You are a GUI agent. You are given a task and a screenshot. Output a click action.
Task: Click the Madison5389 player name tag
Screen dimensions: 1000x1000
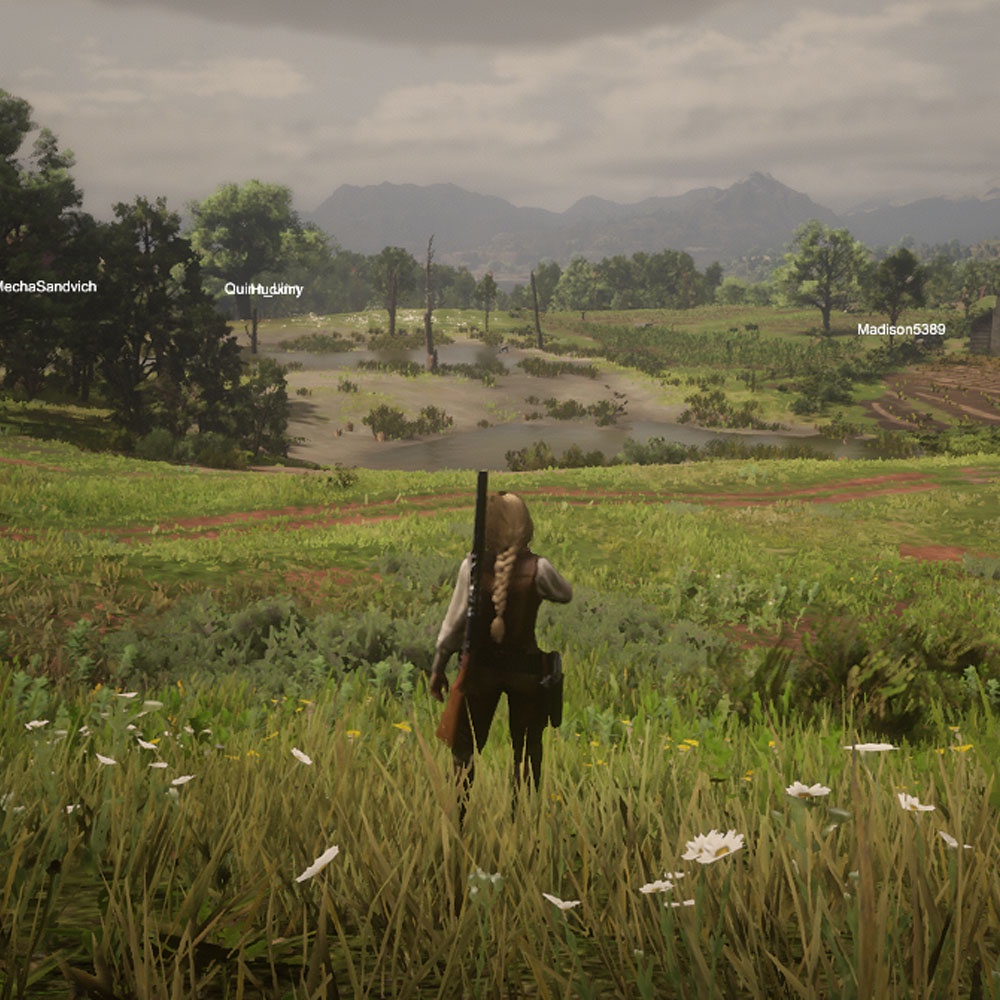pos(900,329)
